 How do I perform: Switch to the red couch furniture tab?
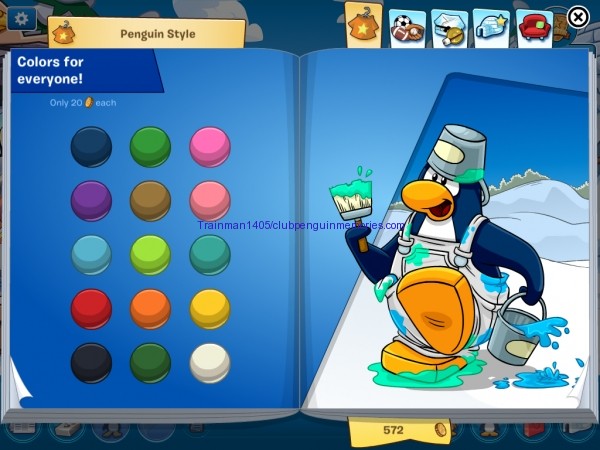click(x=535, y=27)
